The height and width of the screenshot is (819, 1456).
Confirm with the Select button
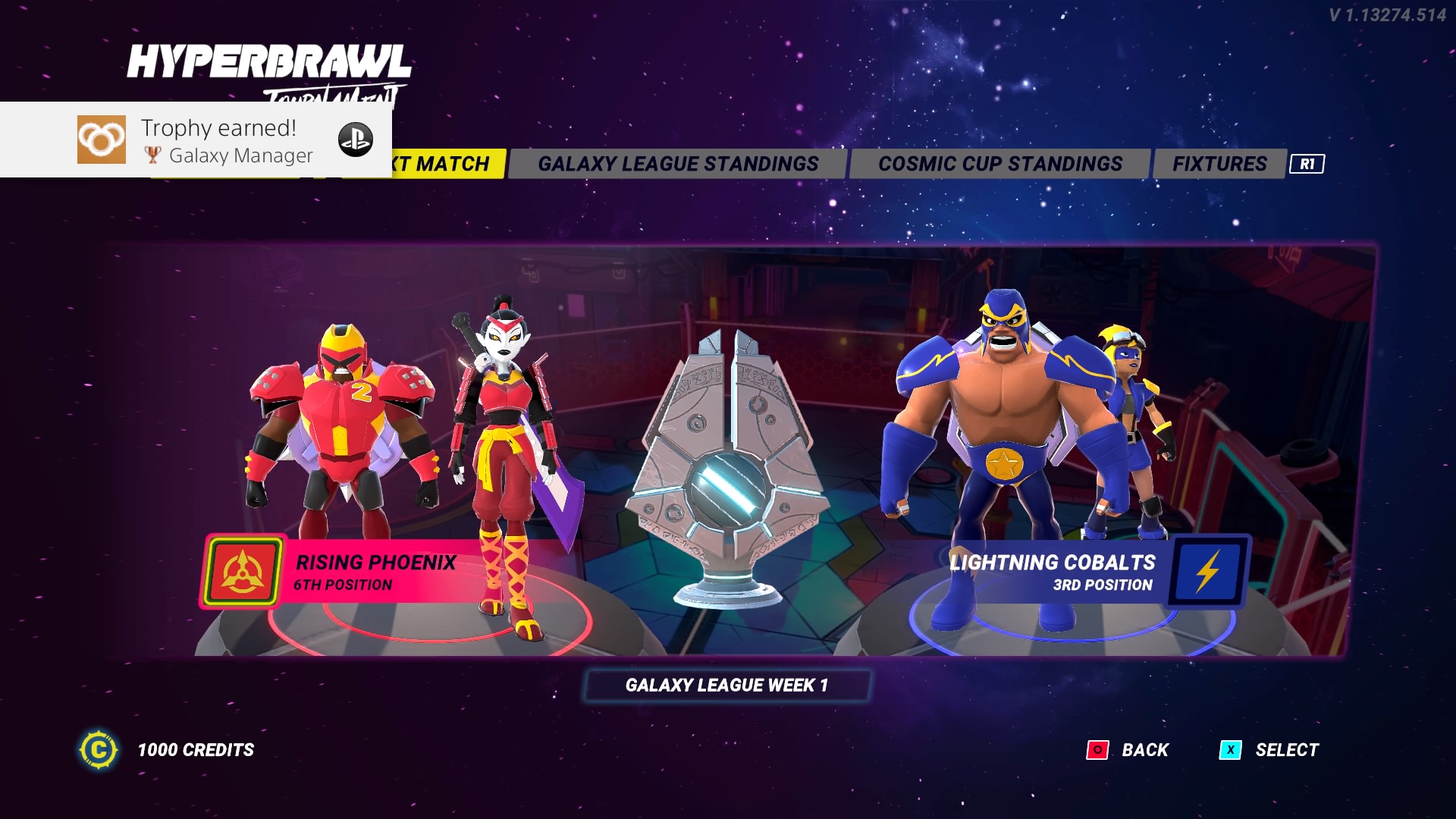[x=1269, y=750]
